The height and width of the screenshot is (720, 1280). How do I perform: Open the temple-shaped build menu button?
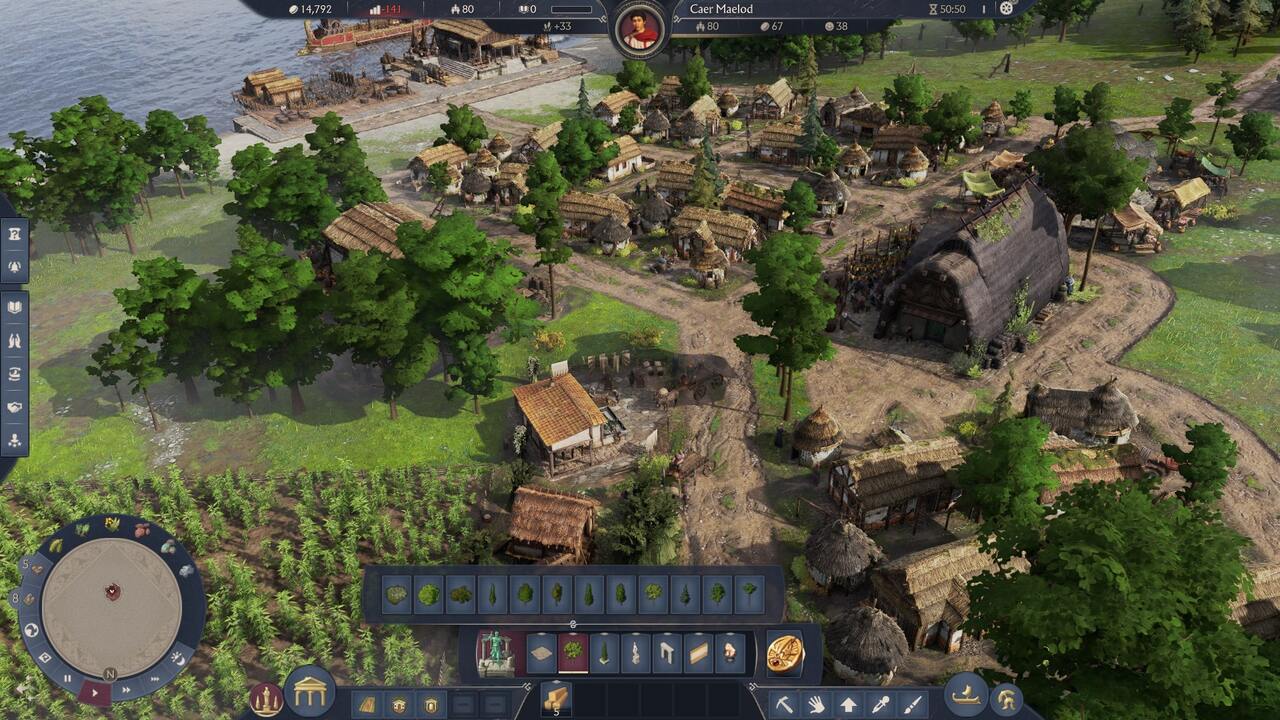click(x=310, y=692)
